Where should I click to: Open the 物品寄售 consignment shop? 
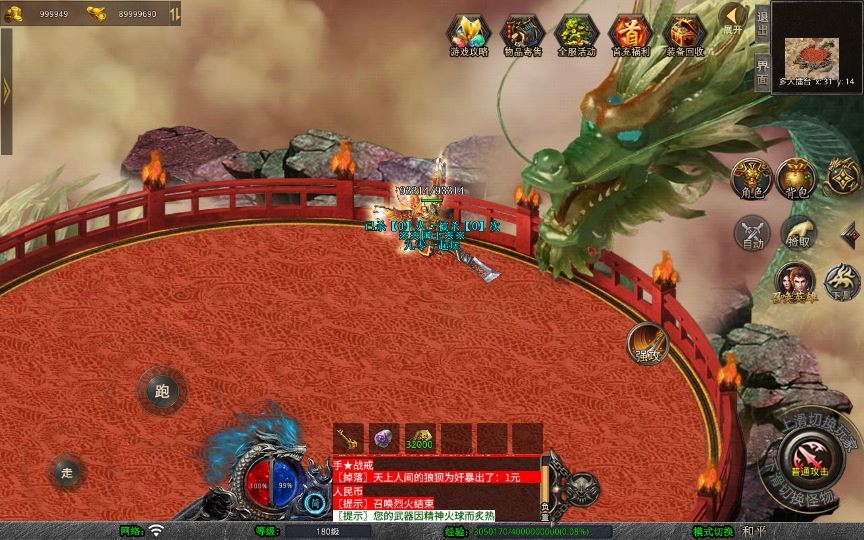tap(522, 33)
